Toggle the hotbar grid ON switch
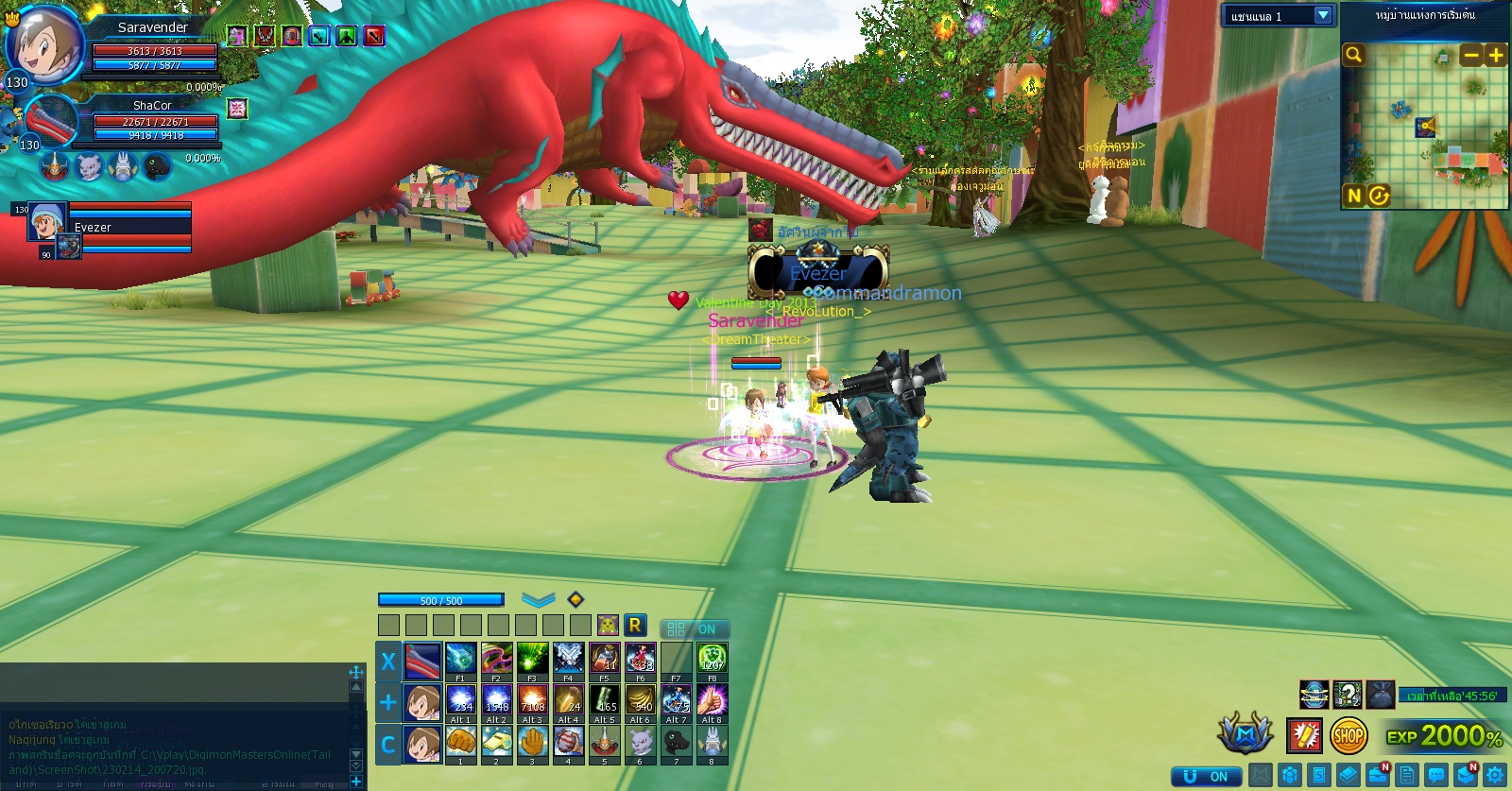 tap(694, 629)
